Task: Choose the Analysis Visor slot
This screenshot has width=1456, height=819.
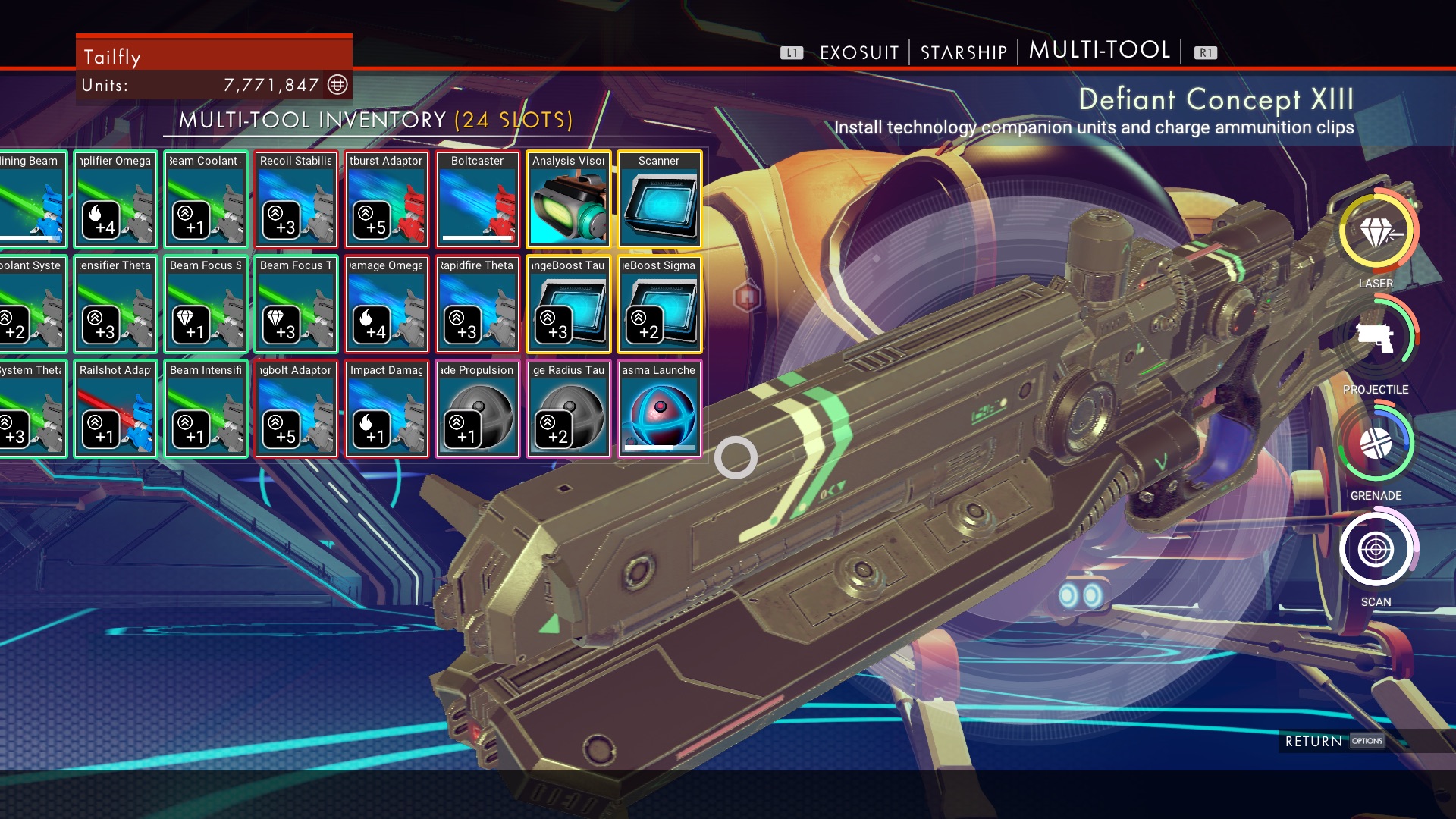Action: pyautogui.click(x=568, y=199)
